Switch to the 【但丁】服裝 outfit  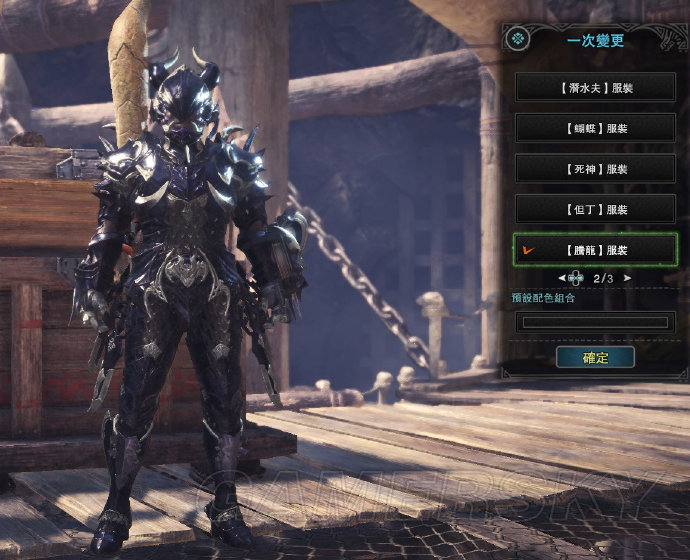coord(595,209)
